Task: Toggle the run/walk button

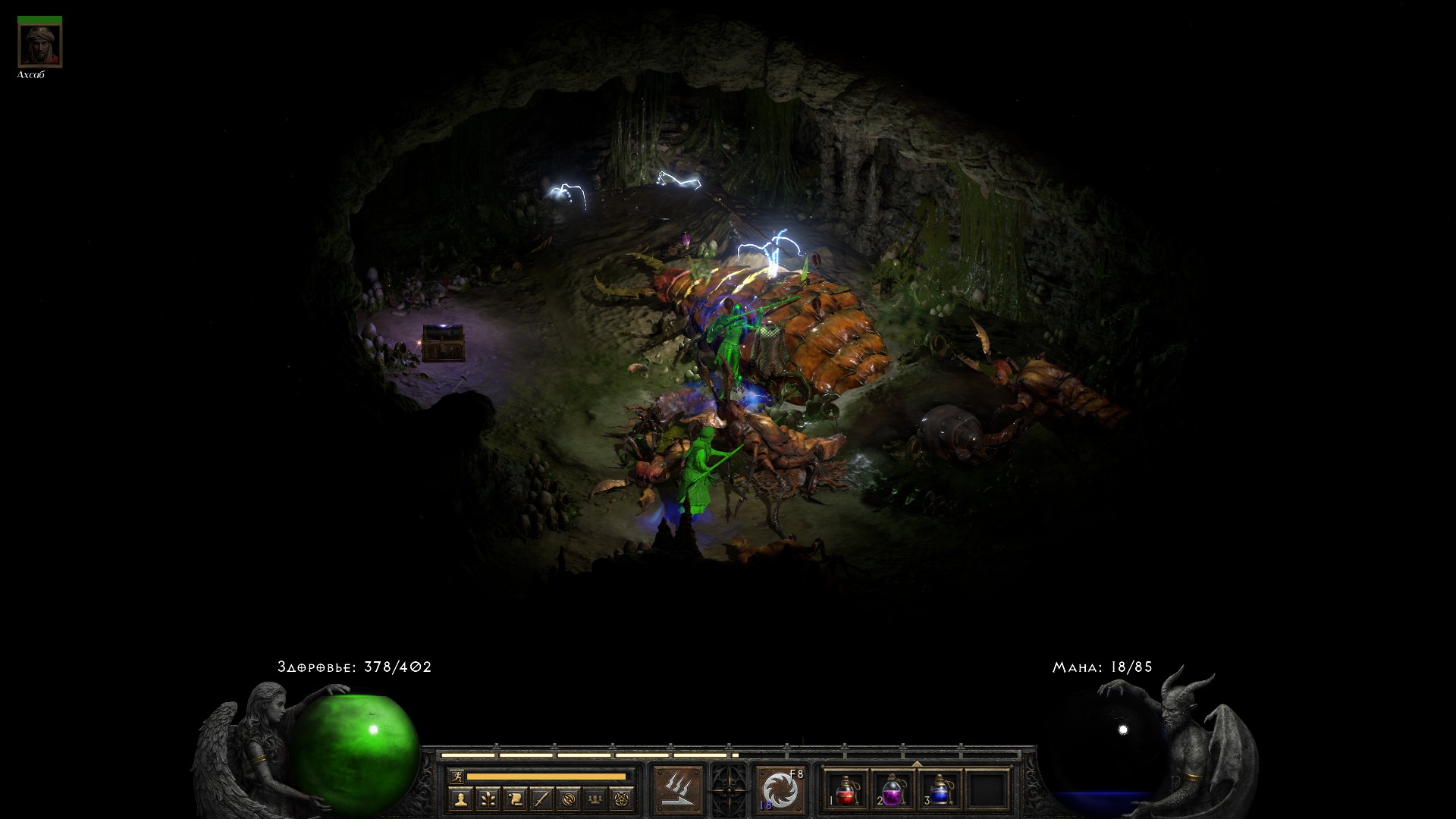Action: 456,777
